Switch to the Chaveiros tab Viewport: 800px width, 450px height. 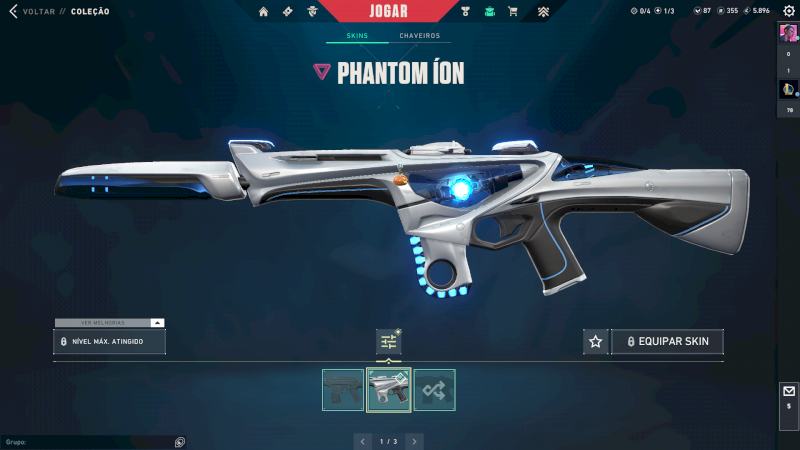(x=419, y=36)
